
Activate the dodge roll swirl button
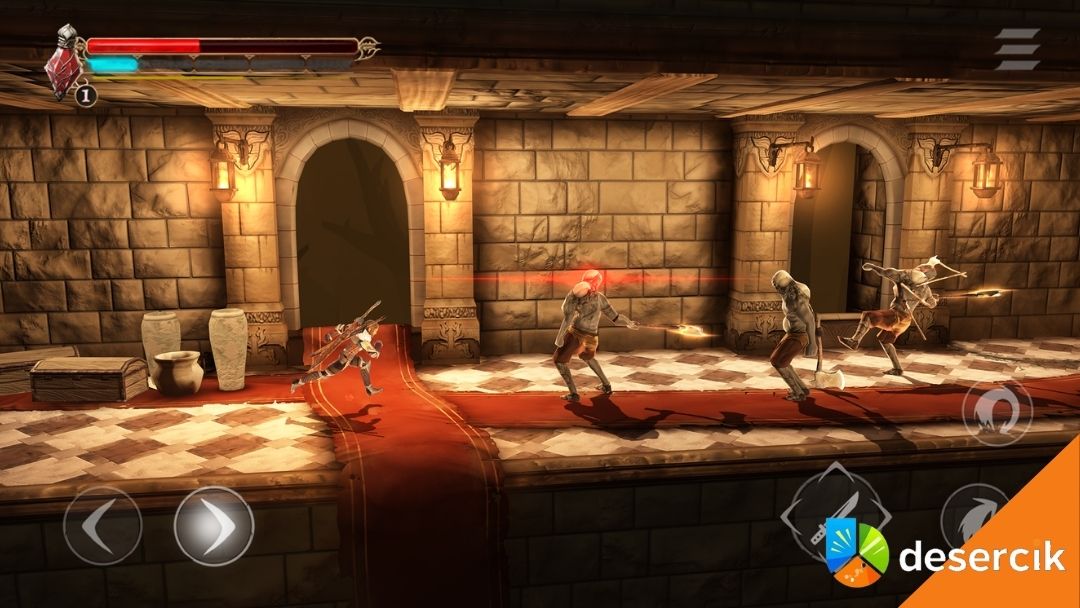click(x=996, y=411)
